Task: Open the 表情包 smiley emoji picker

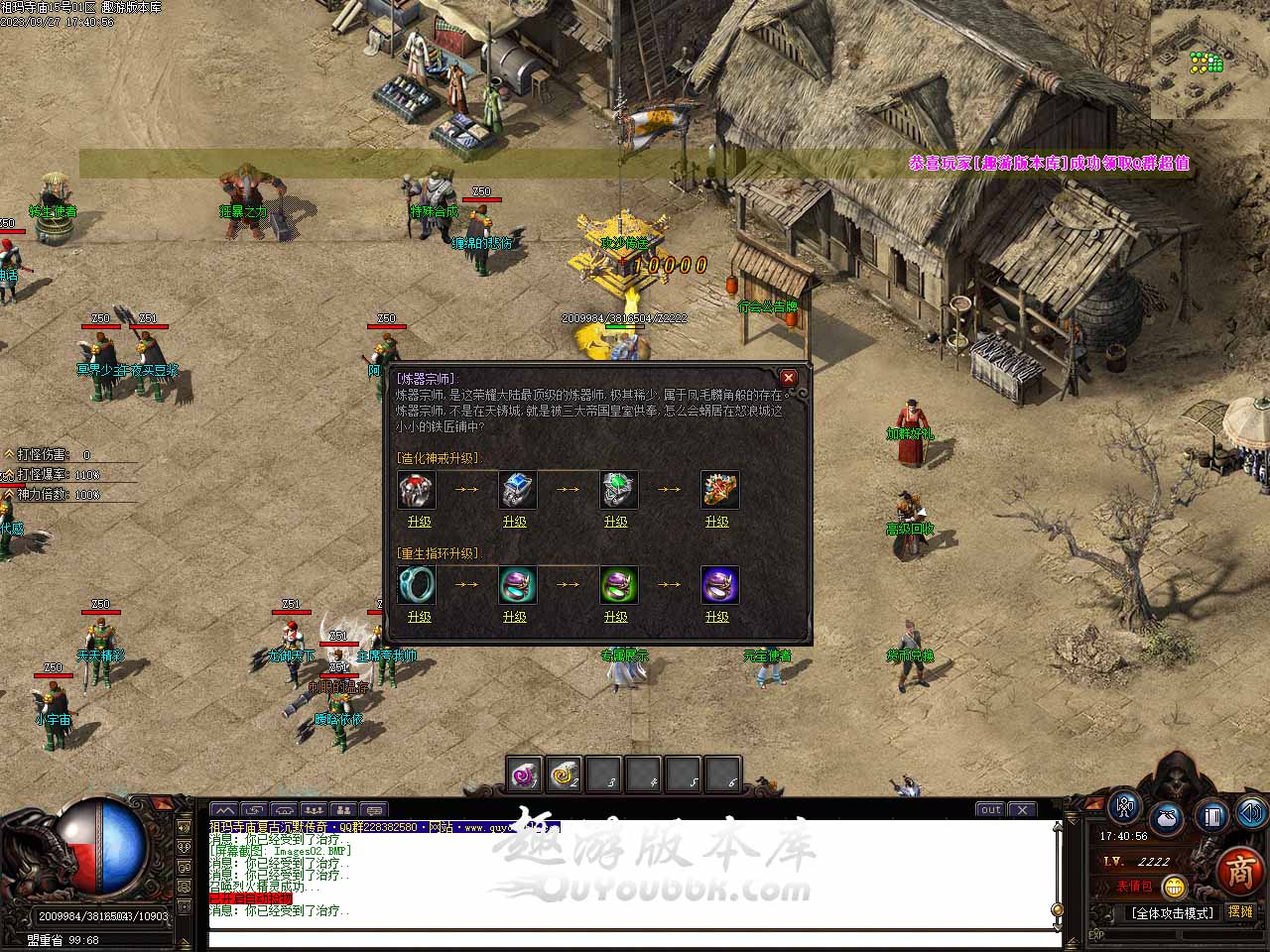Action: (x=1175, y=887)
